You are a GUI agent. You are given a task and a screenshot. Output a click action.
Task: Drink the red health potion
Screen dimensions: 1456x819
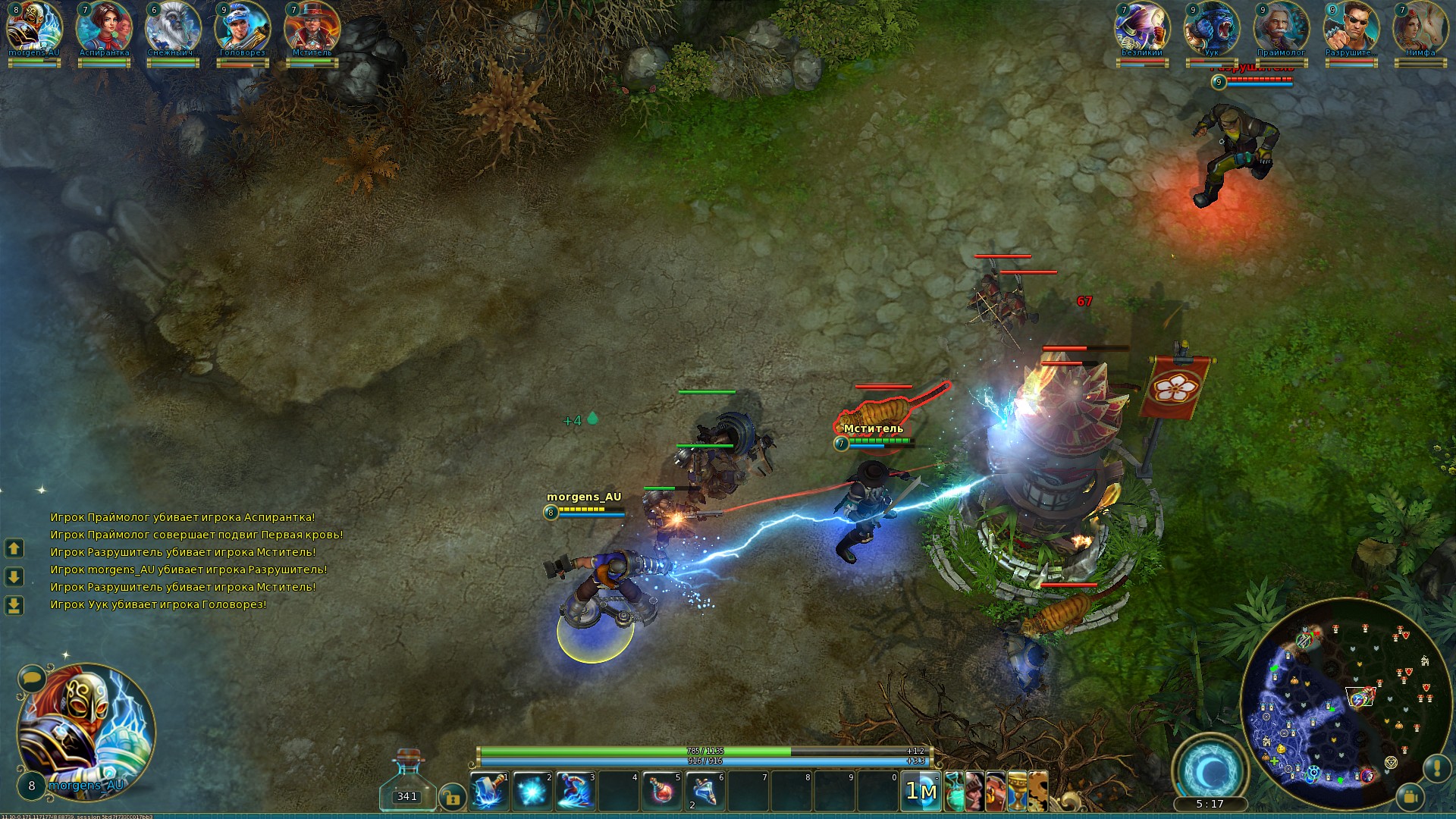tap(662, 792)
